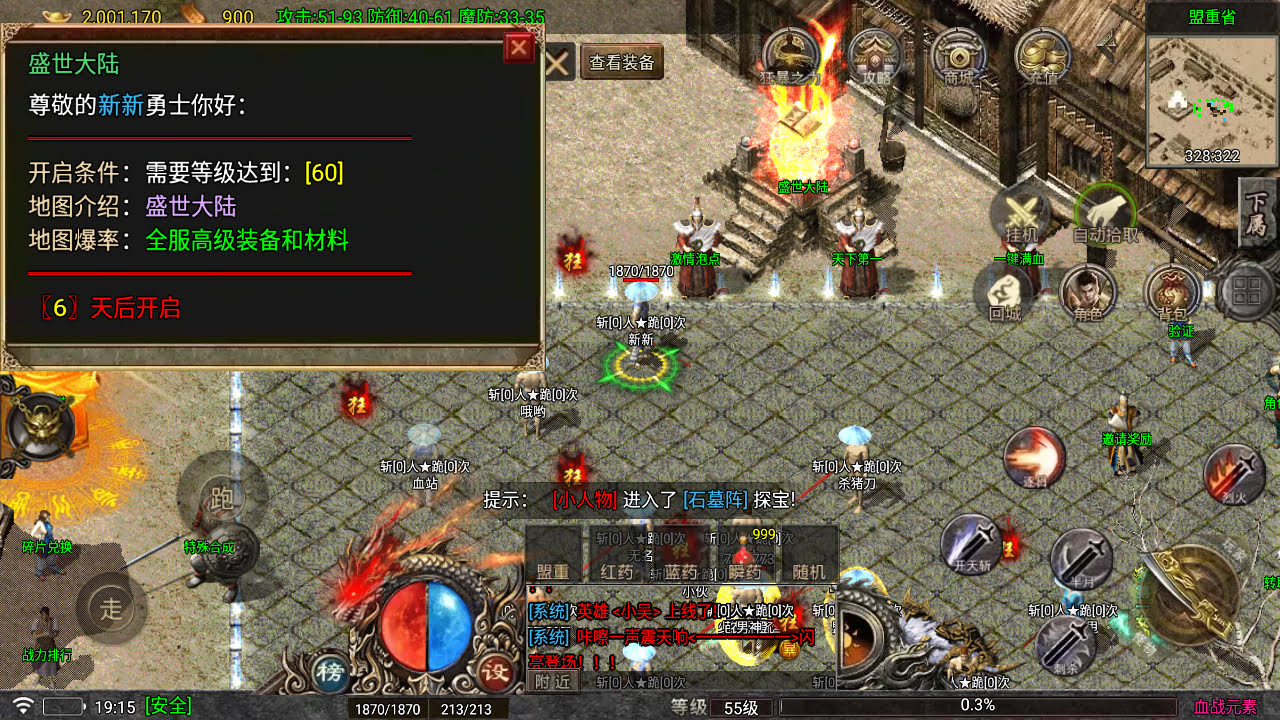The height and width of the screenshot is (720, 1280).
Task: Open the 攻略 guide icon
Action: 875,55
